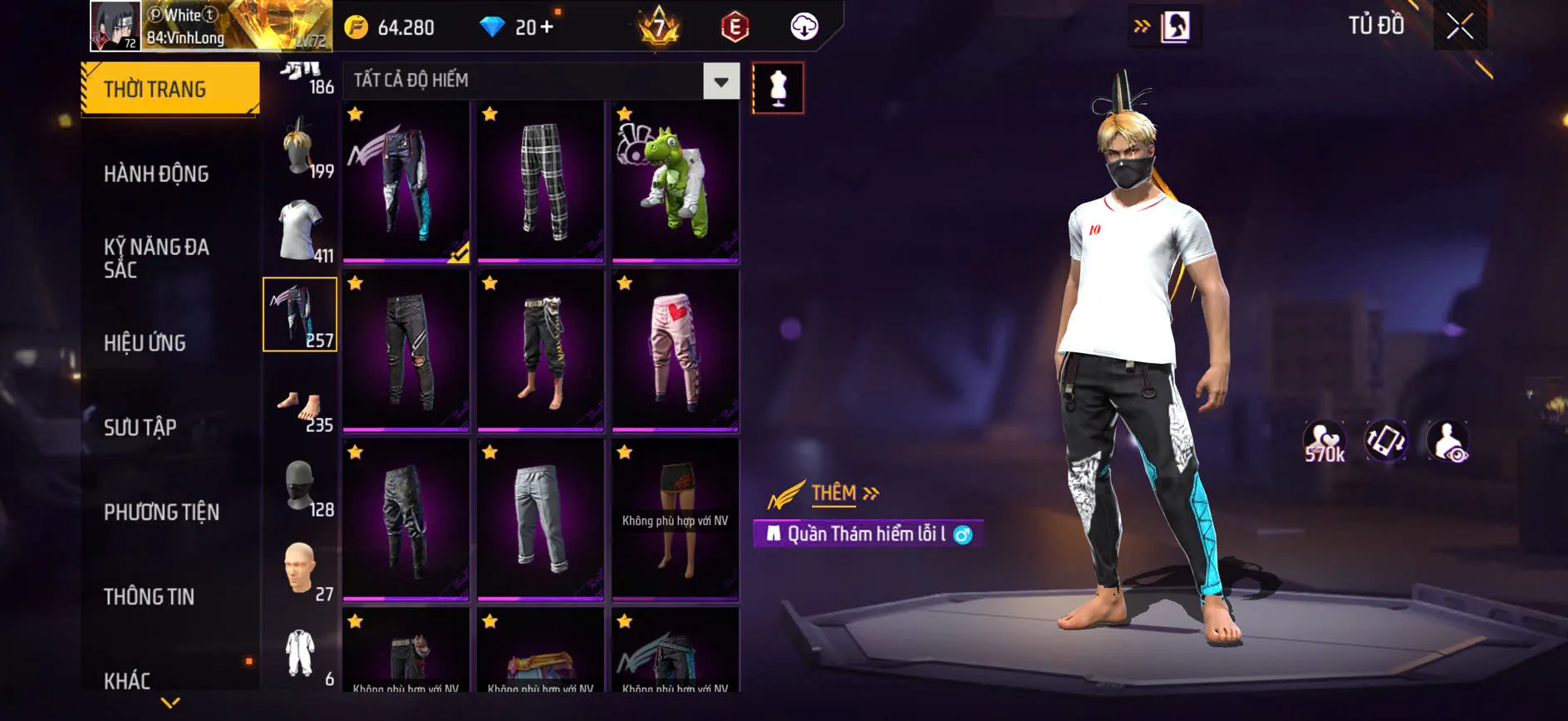This screenshot has height=721, width=1568.
Task: Open the Thông Tin tab
Action: coord(149,596)
